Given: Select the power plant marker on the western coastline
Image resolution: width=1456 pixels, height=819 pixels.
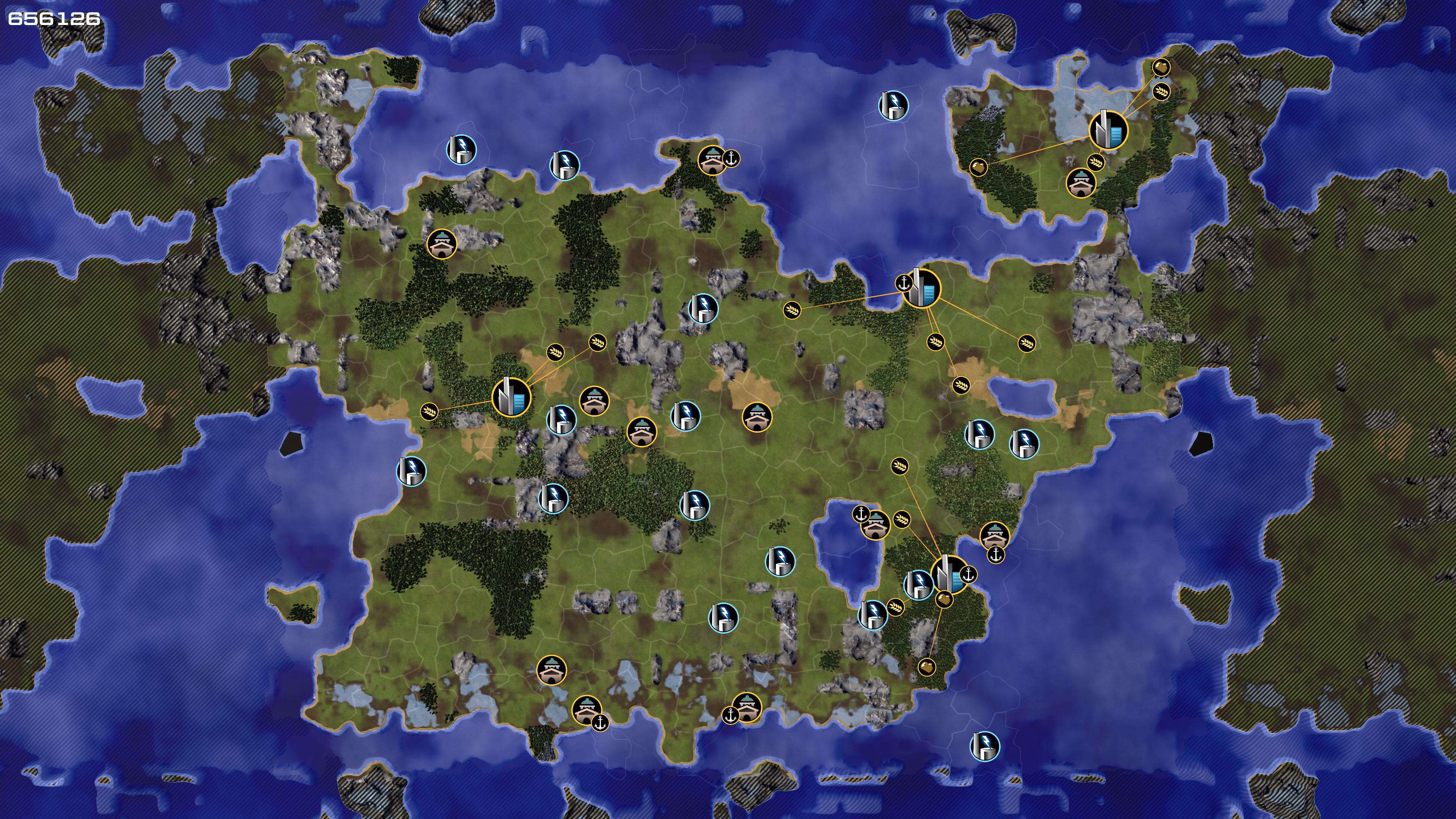Looking at the screenshot, I should (x=411, y=471).
